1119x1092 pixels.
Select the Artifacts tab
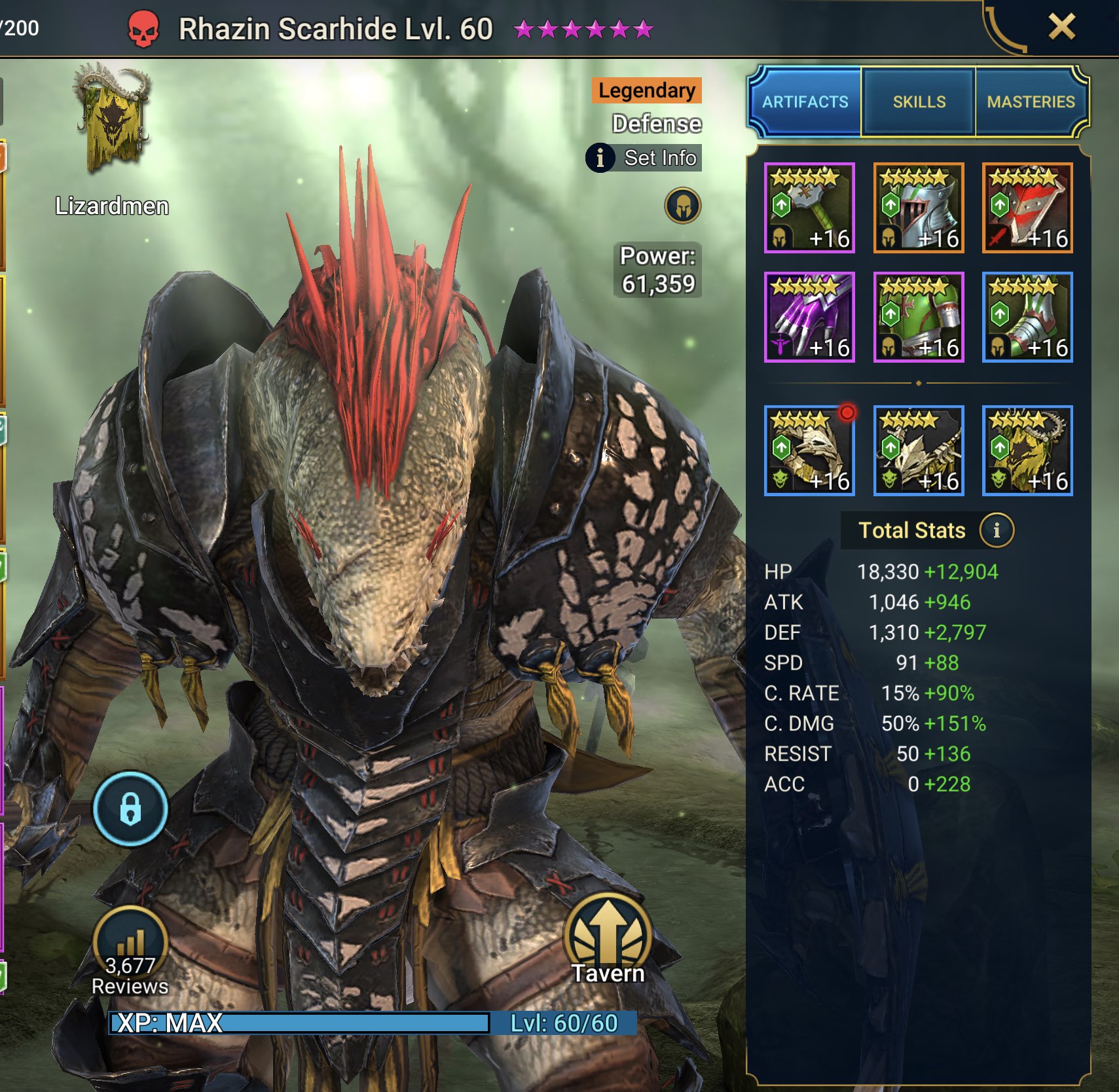805,101
